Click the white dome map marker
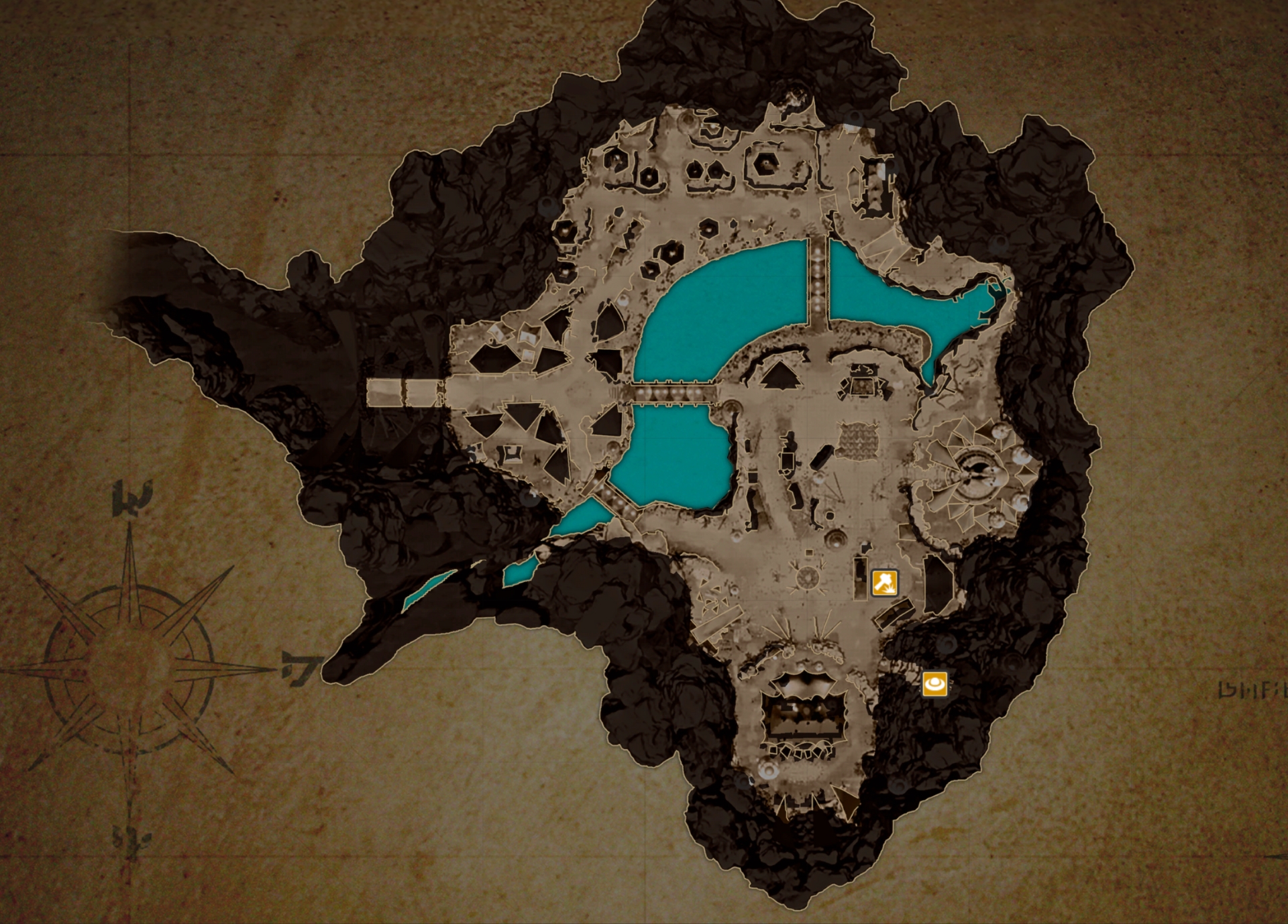Image resolution: width=1288 pixels, height=924 pixels. click(x=934, y=684)
